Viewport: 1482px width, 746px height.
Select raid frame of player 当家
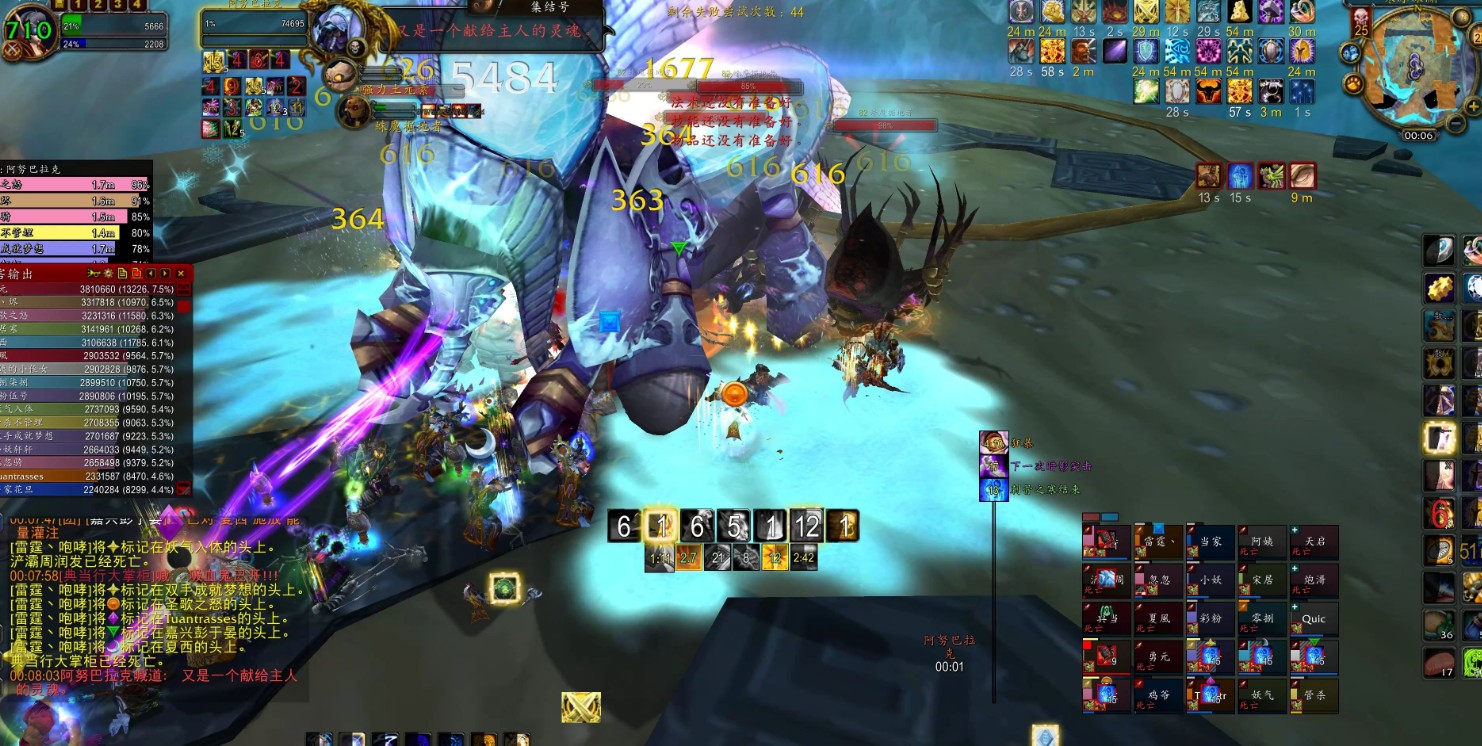tap(1211, 543)
